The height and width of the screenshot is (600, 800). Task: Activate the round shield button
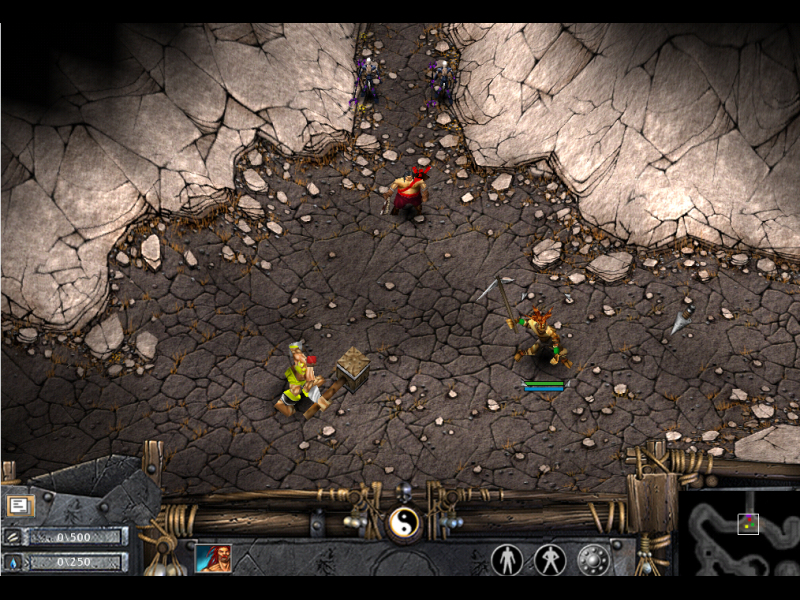pyautogui.click(x=593, y=559)
